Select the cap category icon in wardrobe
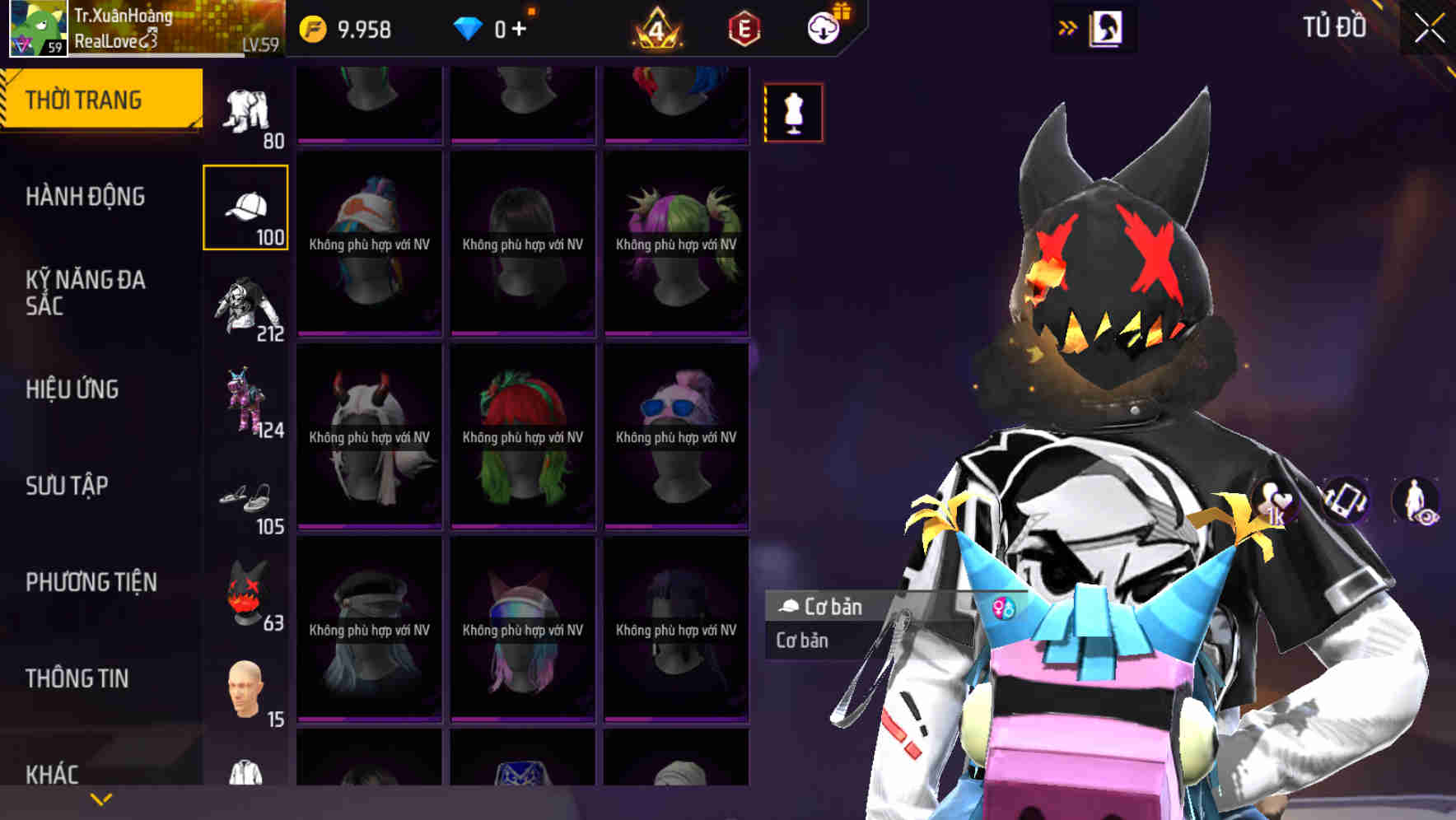 (x=245, y=206)
